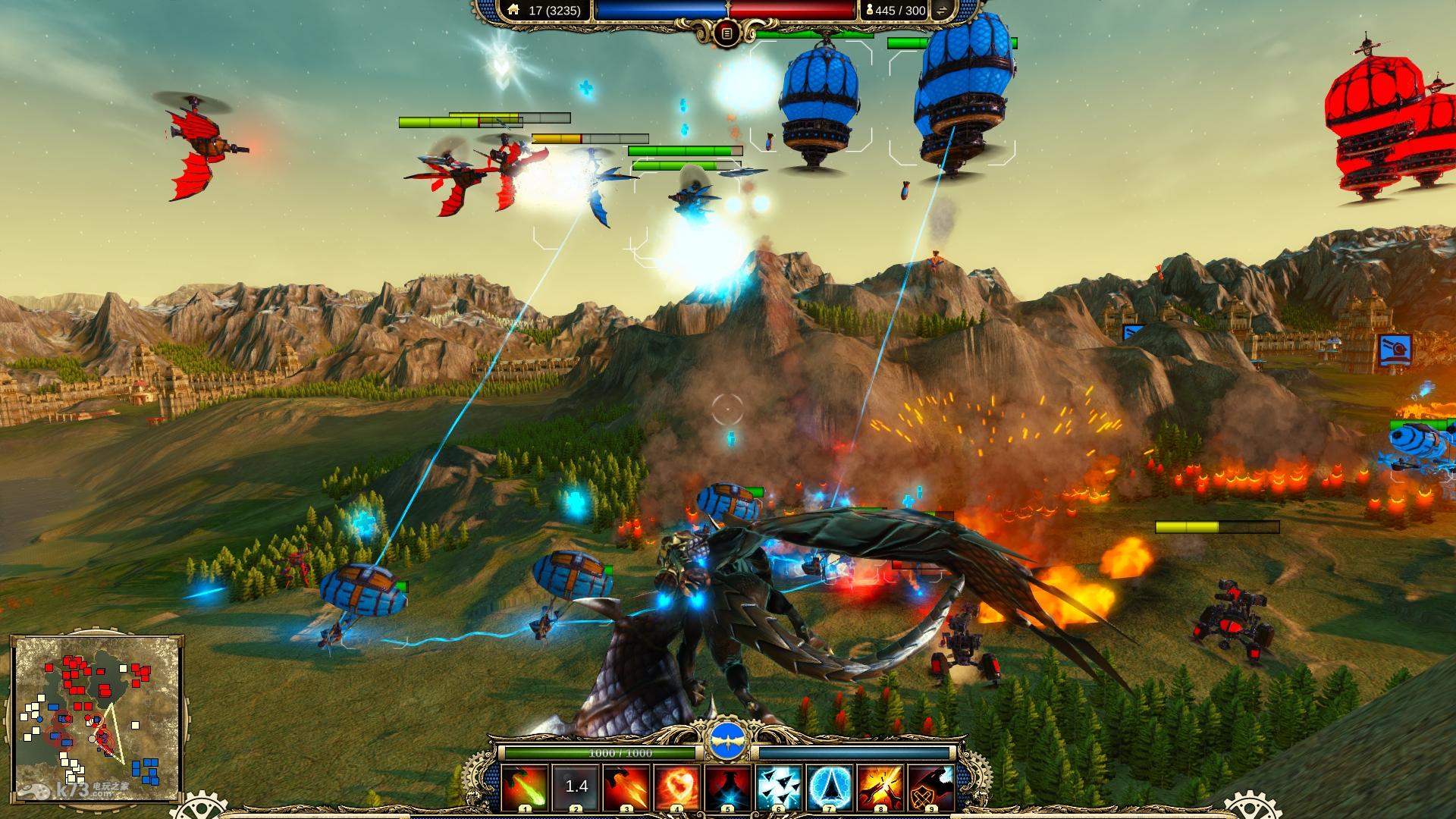
Task: Activate the blue dome shield ability
Action: (830, 787)
